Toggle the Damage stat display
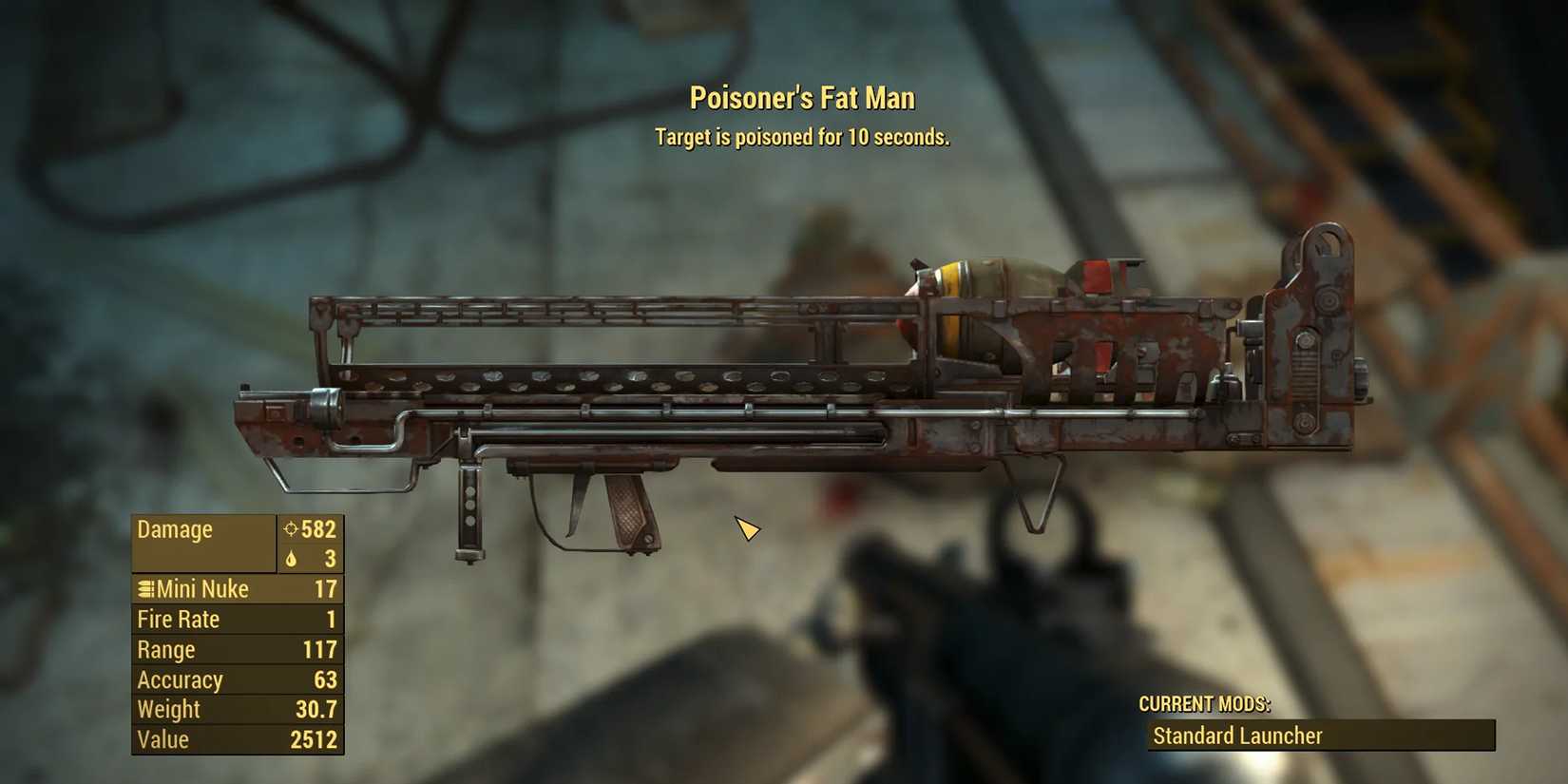The image size is (1568, 784). 176,529
